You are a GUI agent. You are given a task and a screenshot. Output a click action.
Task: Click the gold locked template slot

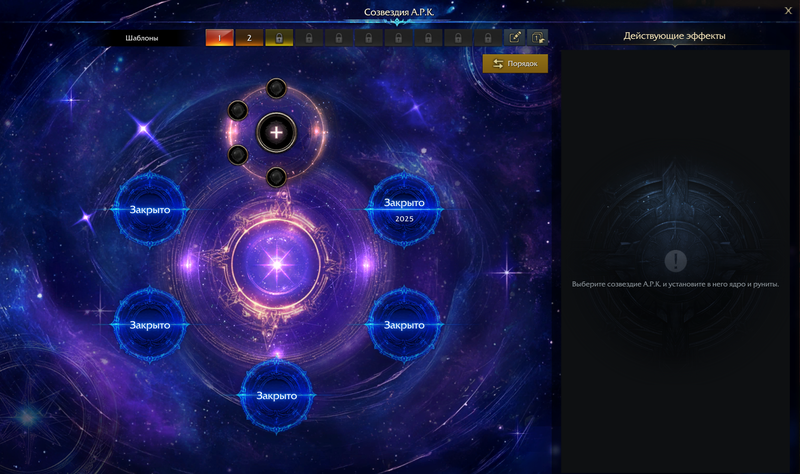(278, 38)
